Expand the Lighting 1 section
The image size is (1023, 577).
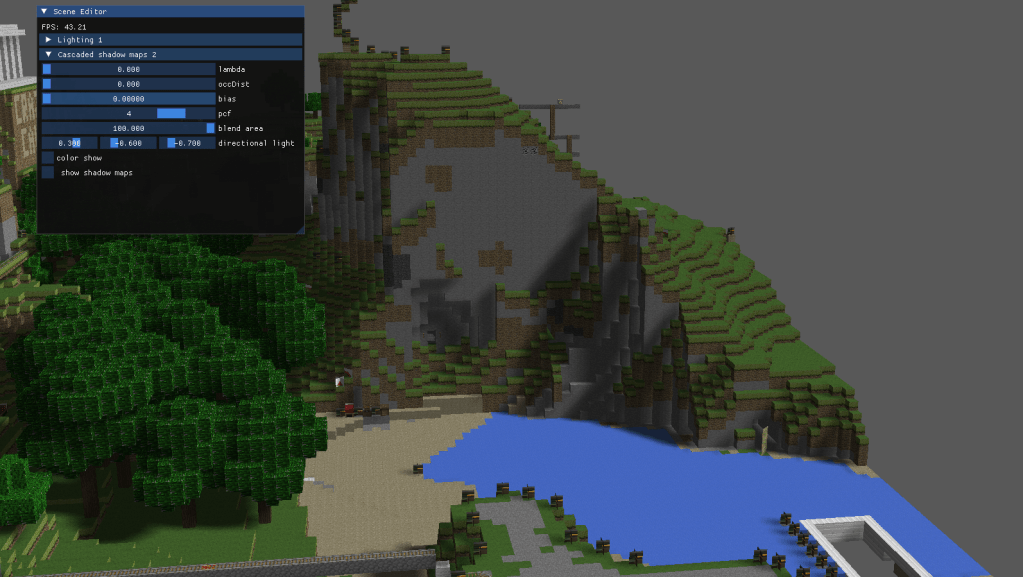coord(49,40)
